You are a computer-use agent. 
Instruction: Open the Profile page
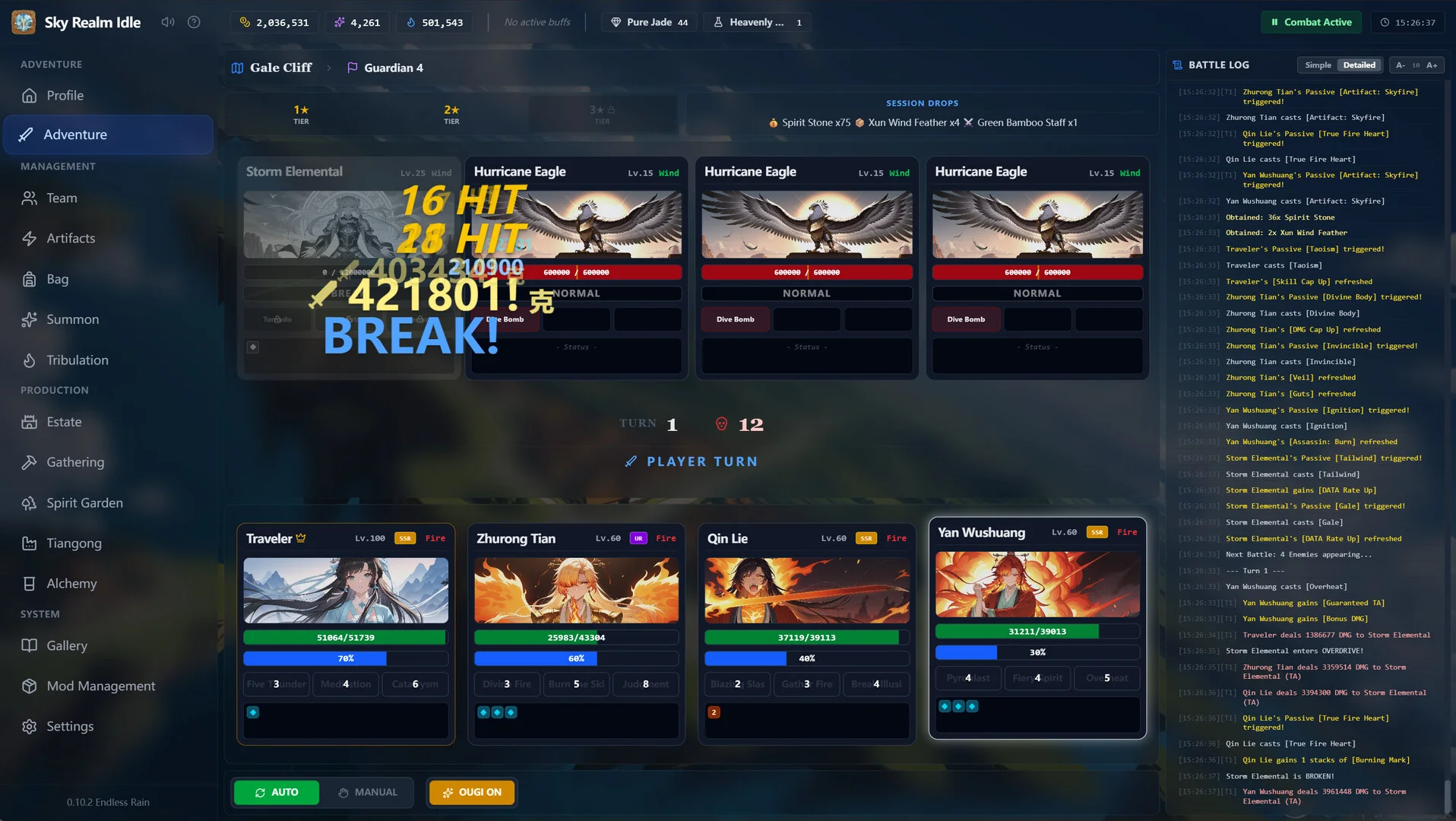coord(65,96)
